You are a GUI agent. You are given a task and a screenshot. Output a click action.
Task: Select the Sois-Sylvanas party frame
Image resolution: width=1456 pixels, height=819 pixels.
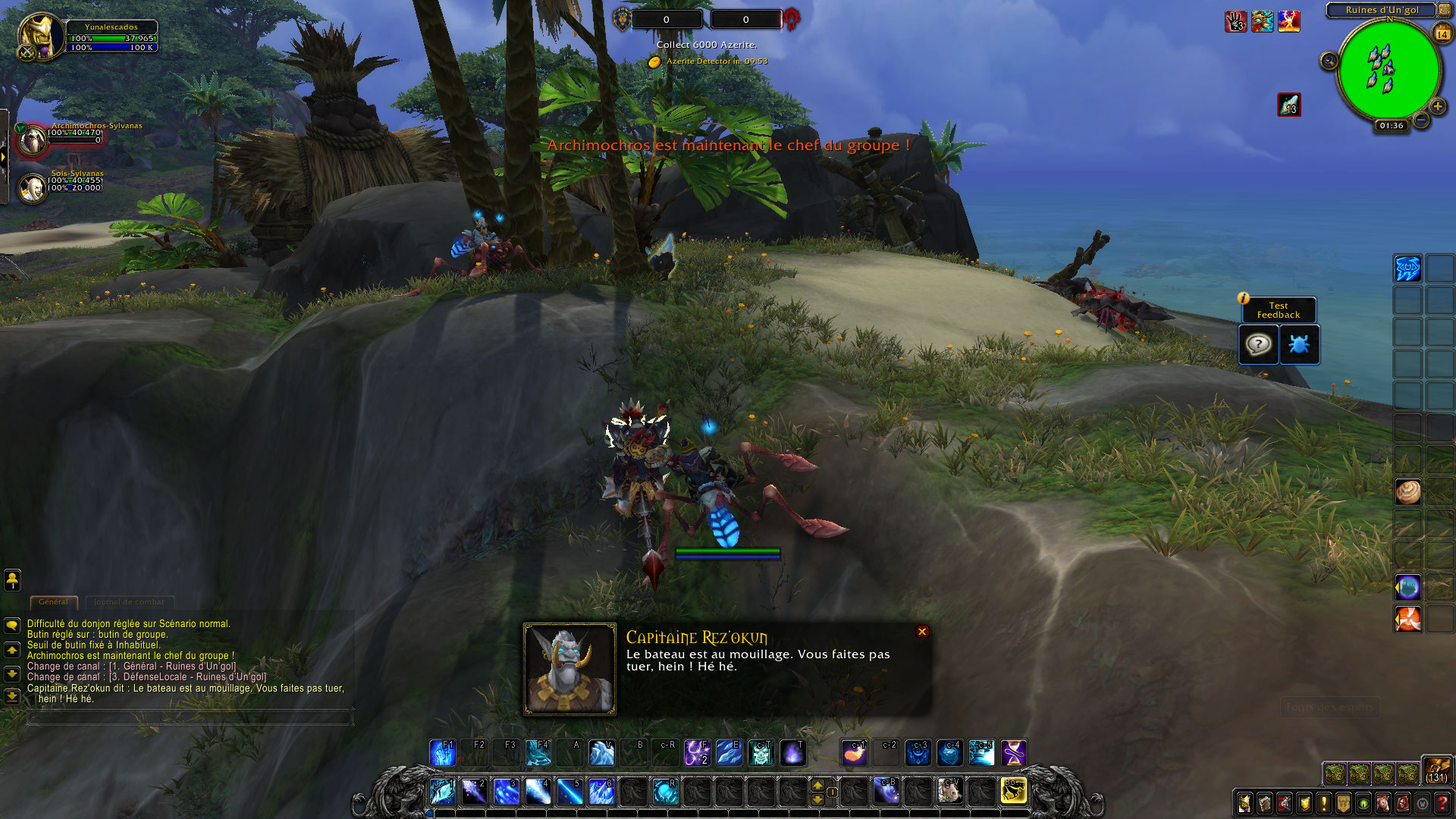[33, 188]
